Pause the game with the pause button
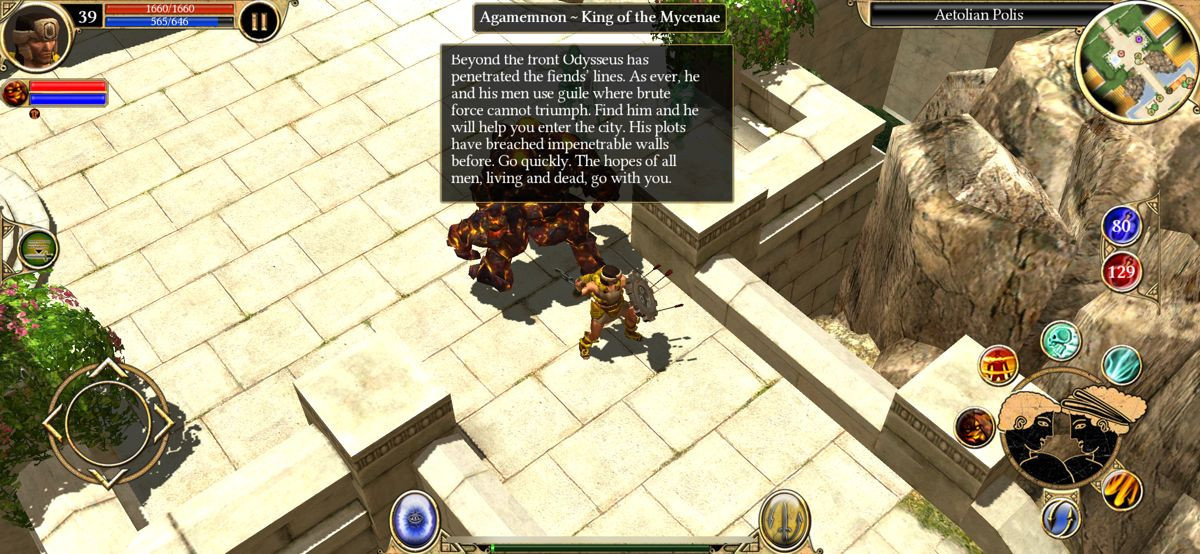The height and width of the screenshot is (554, 1200). coord(259,20)
